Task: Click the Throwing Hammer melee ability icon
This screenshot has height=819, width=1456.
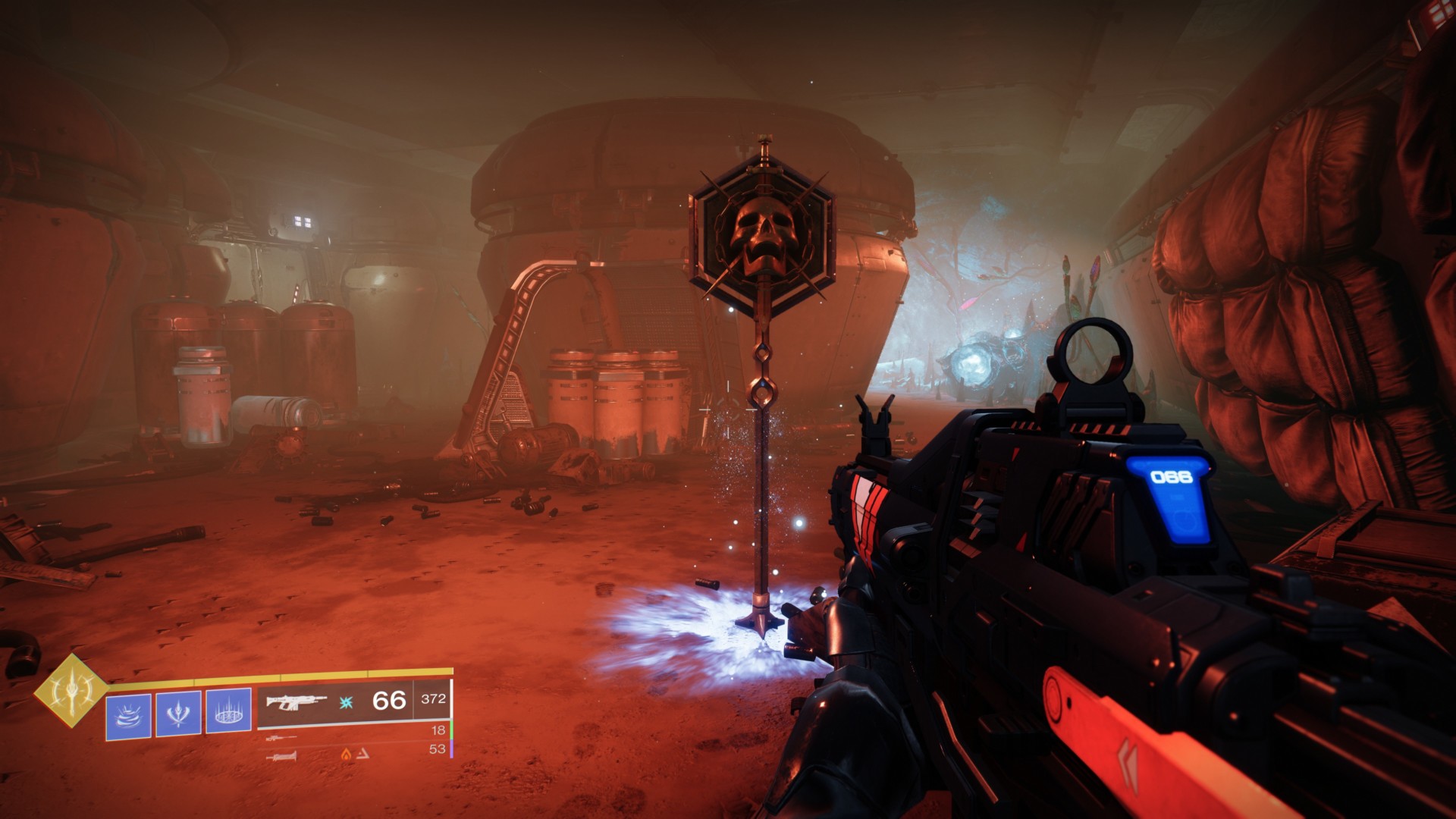Action: [x=179, y=713]
